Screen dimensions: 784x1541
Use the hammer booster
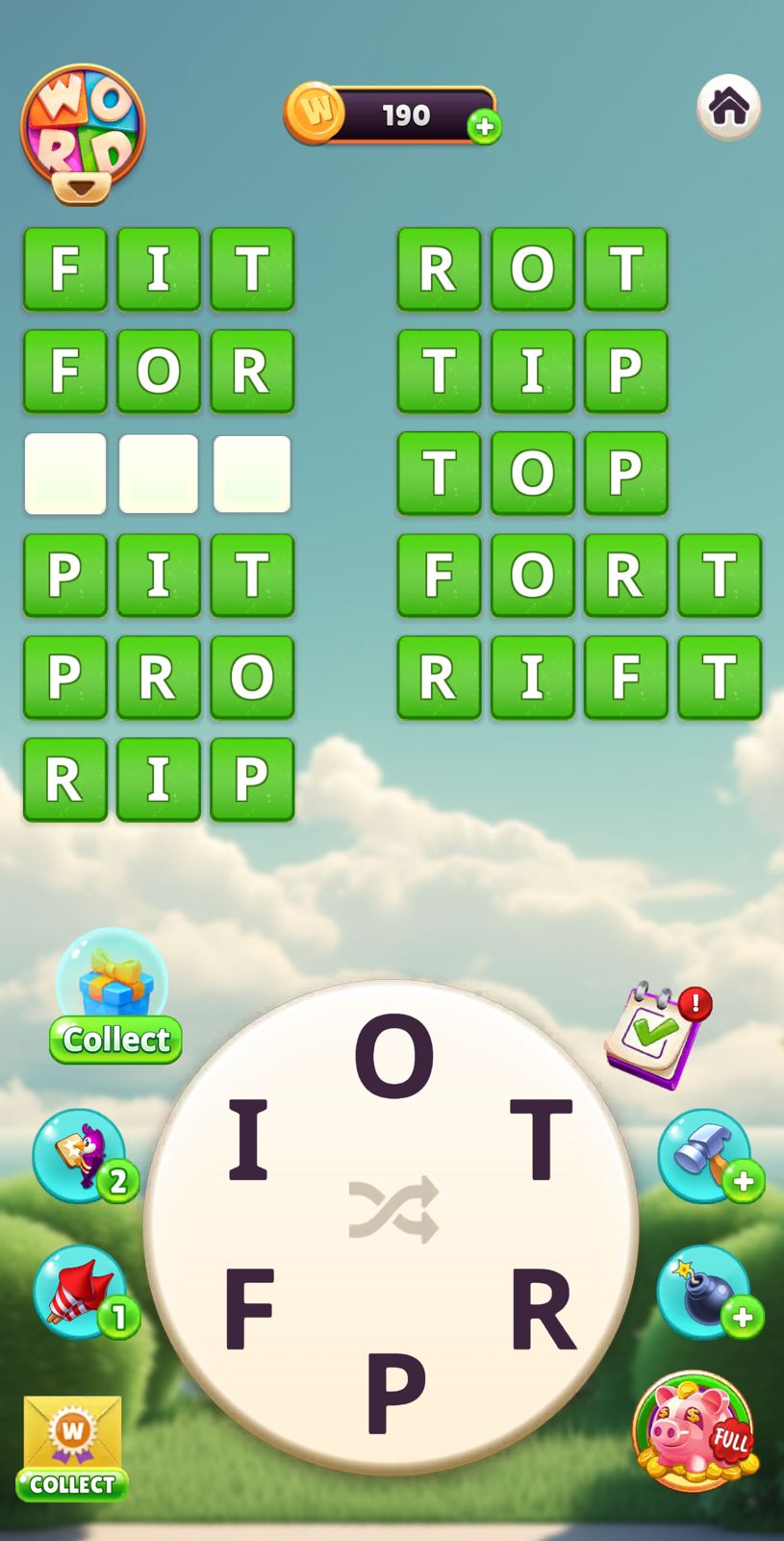(707, 1155)
